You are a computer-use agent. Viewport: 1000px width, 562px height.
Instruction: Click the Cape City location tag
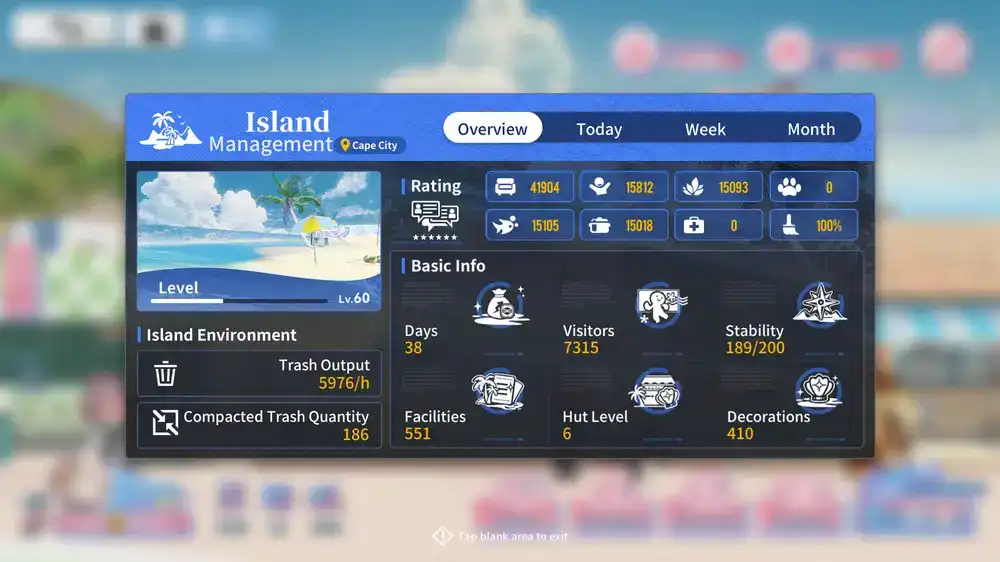pos(371,146)
